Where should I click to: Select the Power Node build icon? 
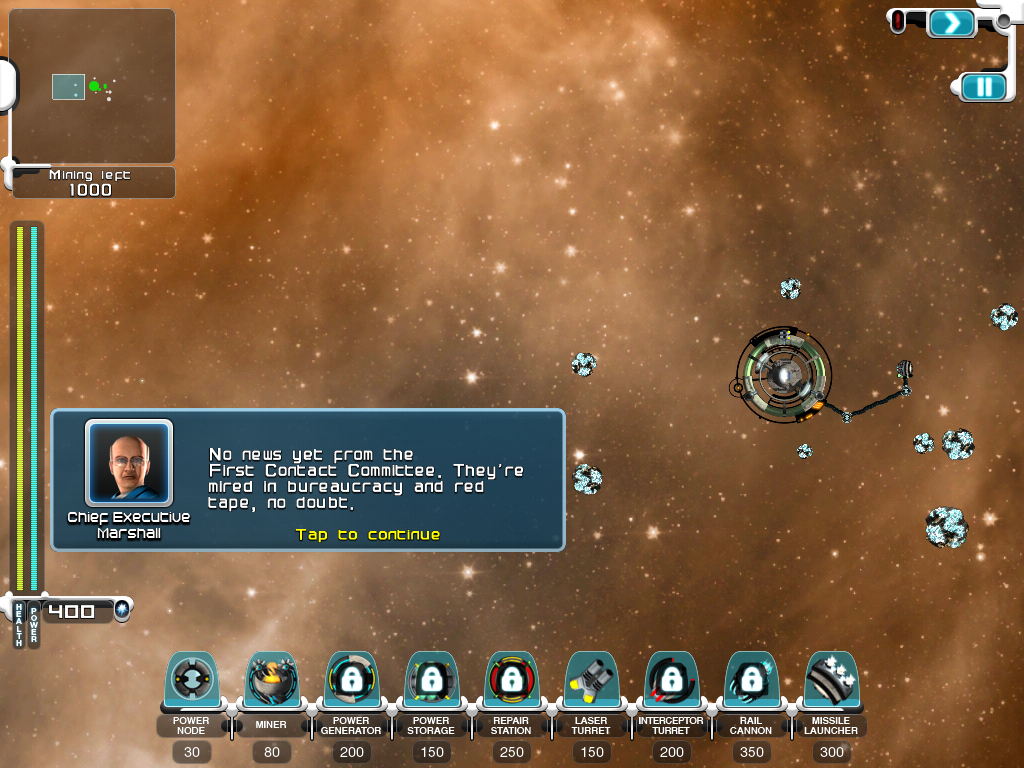click(191, 681)
